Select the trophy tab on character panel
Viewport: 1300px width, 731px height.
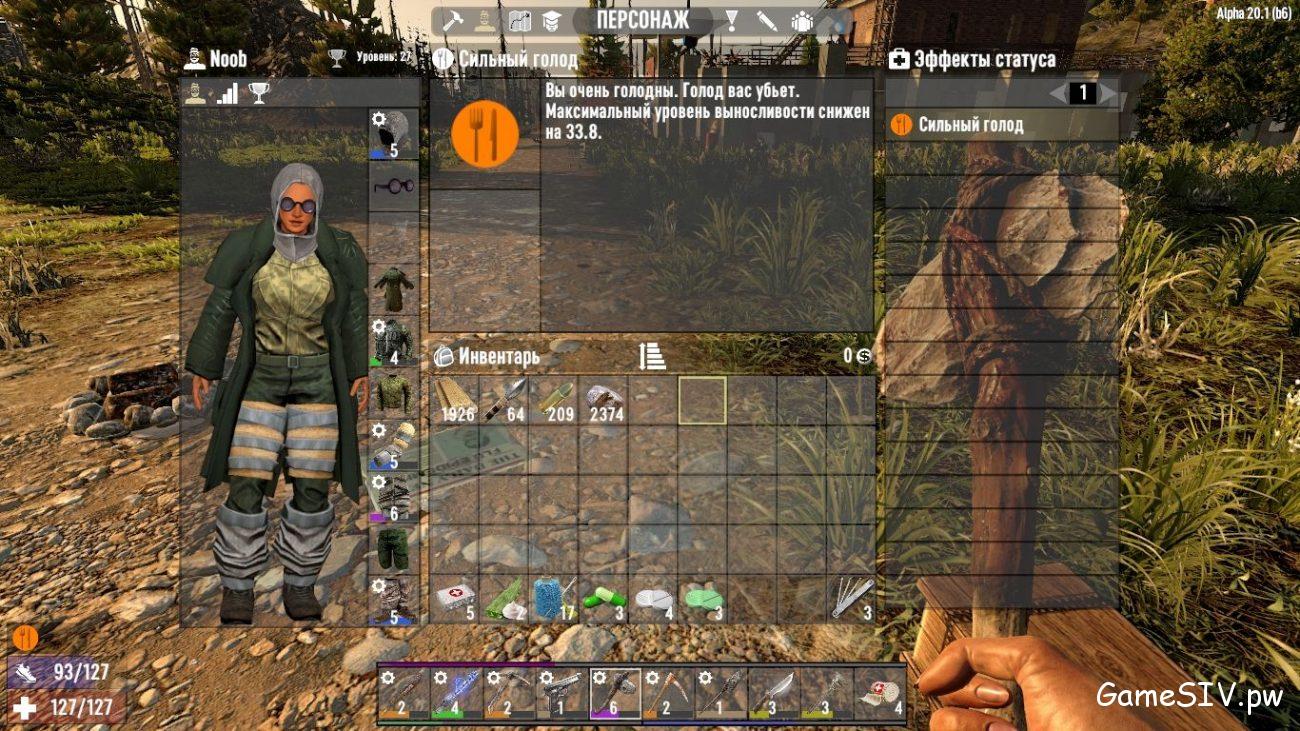[259, 93]
